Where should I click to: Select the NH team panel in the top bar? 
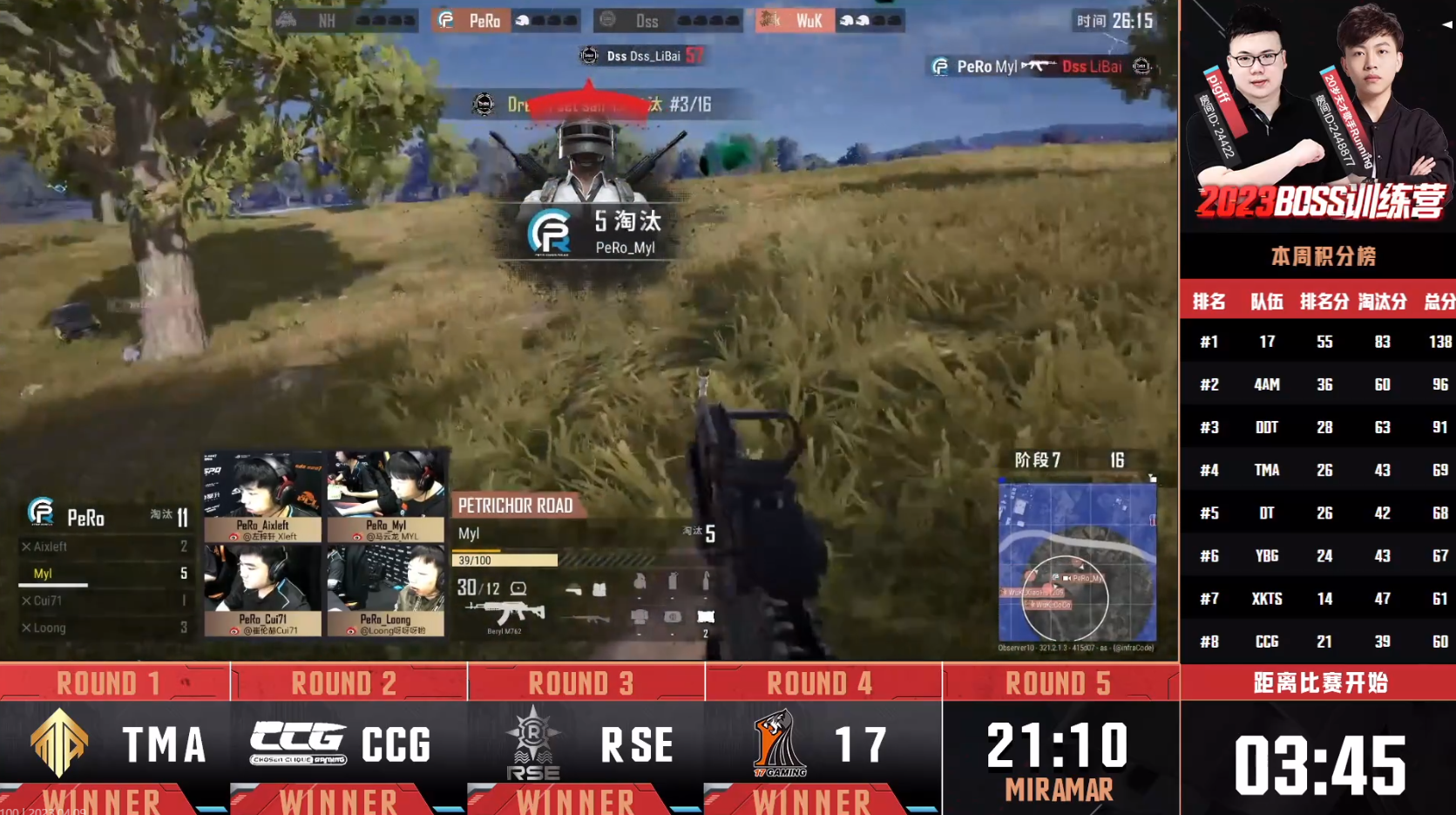[346, 20]
